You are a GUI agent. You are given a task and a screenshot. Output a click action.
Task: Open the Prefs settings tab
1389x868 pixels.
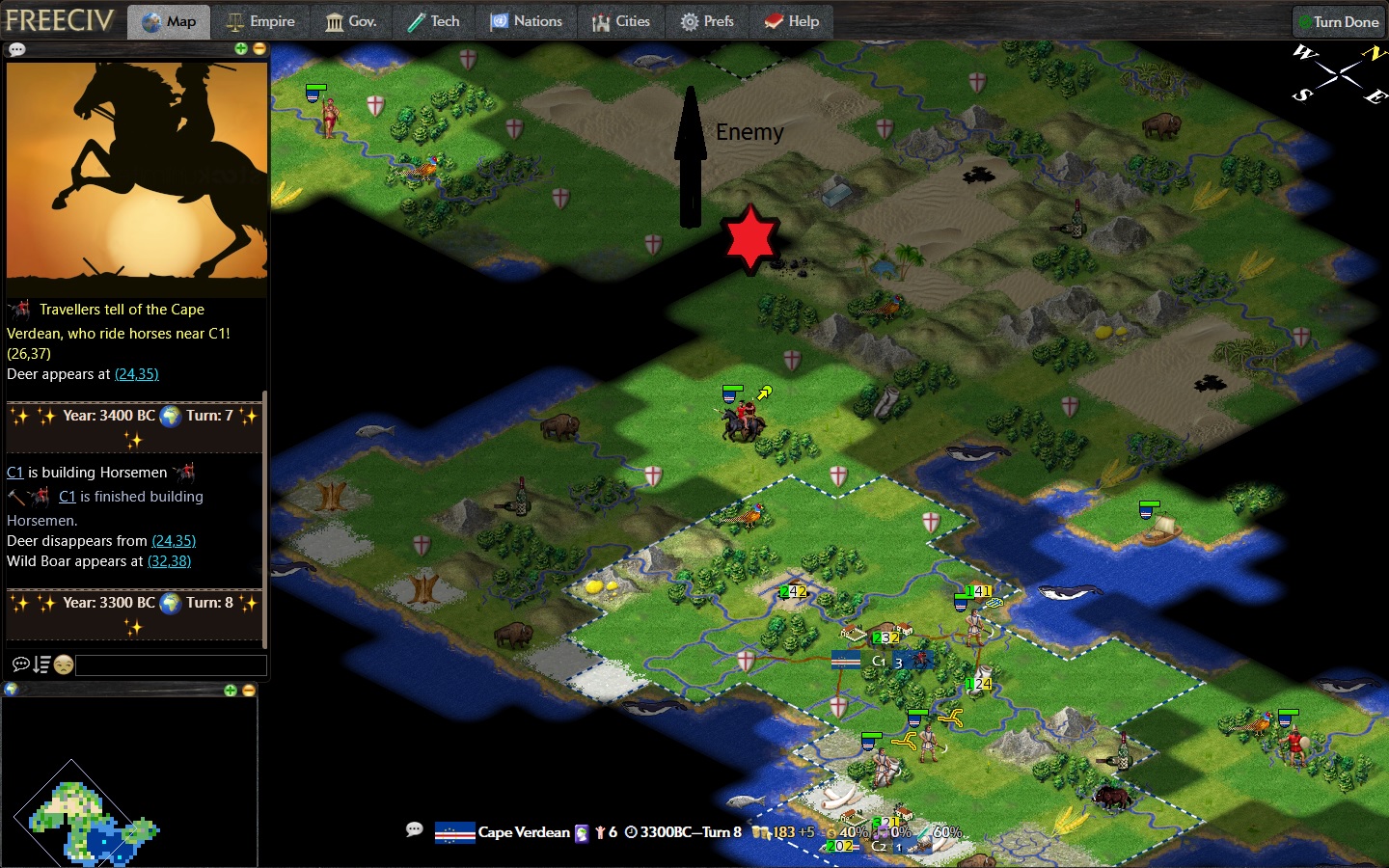[x=707, y=21]
